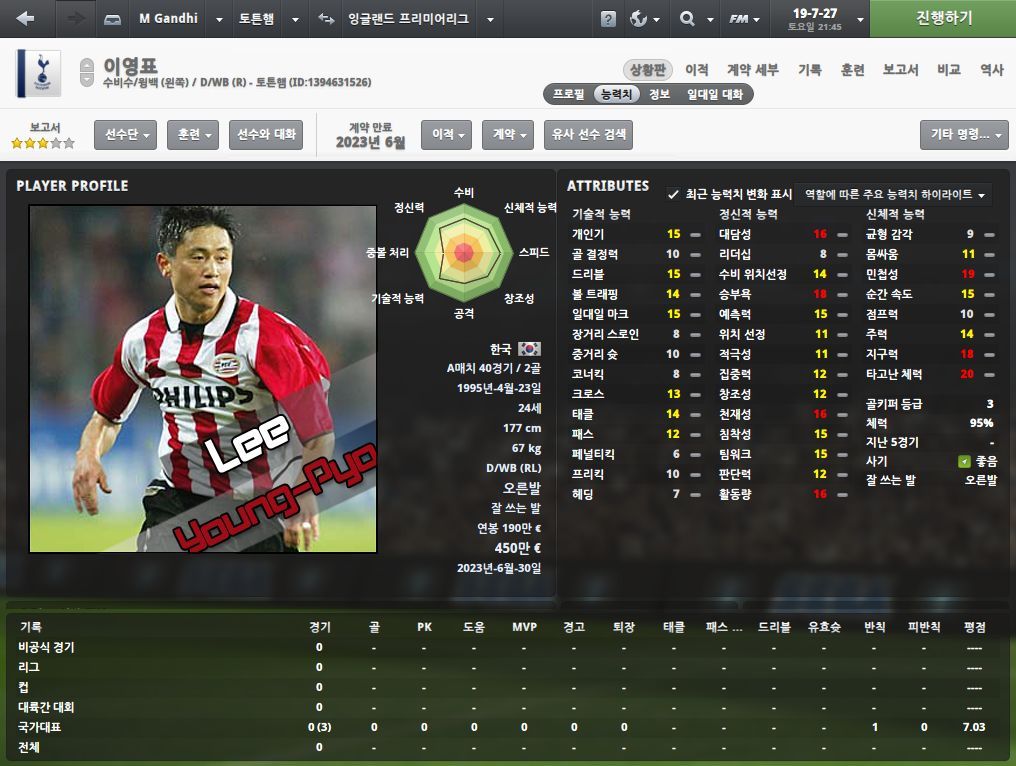1016x766 pixels.
Task: Open the magnifying glass search menu
Action: click(693, 18)
